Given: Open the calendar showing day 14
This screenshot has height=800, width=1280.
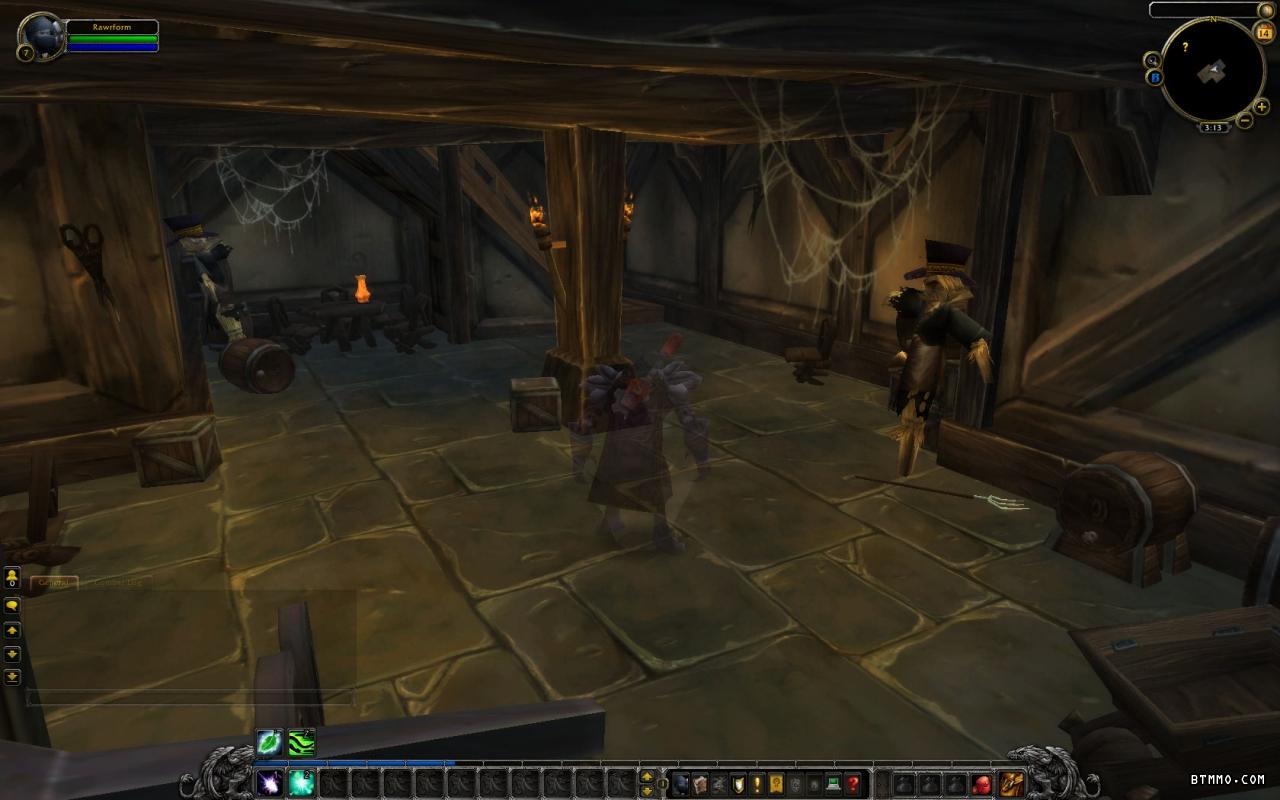Looking at the screenshot, I should click(1263, 34).
